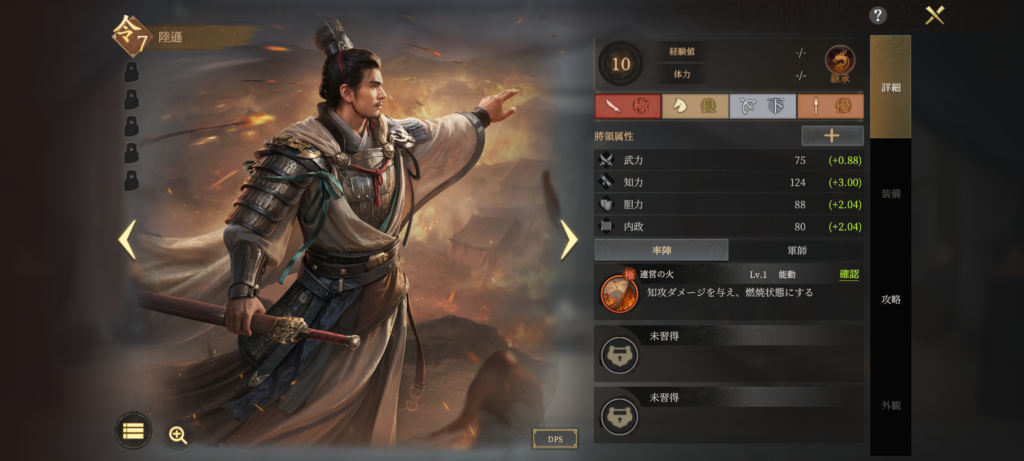Select the 攻略 side tab
Image resolution: width=1024 pixels, height=461 pixels.
(890, 299)
